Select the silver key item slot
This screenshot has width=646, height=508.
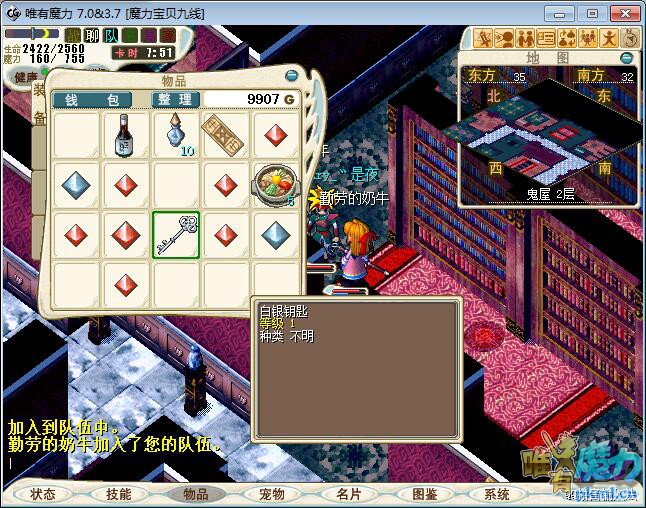pos(176,235)
